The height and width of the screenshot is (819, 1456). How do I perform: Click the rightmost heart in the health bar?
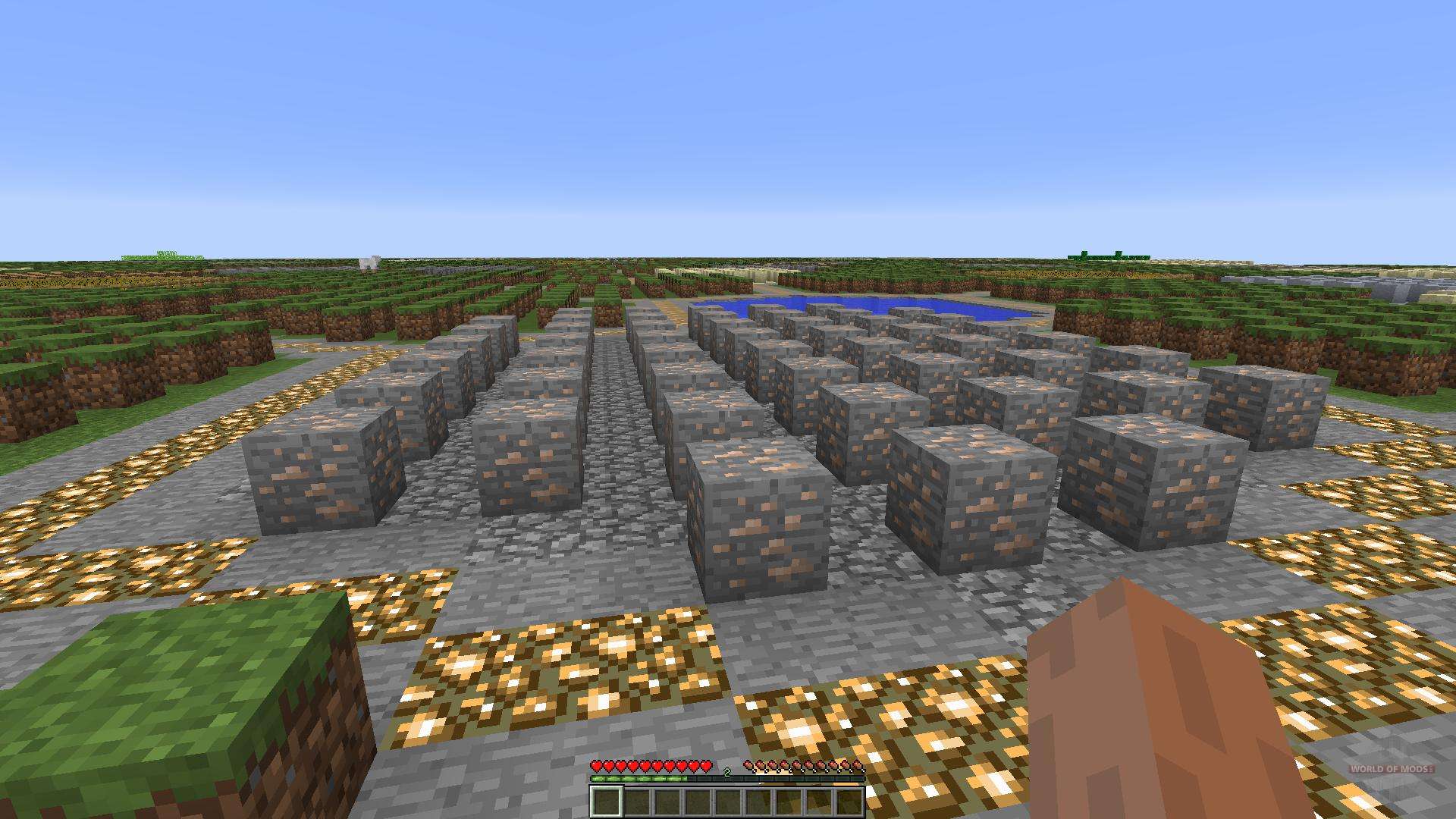tap(707, 764)
